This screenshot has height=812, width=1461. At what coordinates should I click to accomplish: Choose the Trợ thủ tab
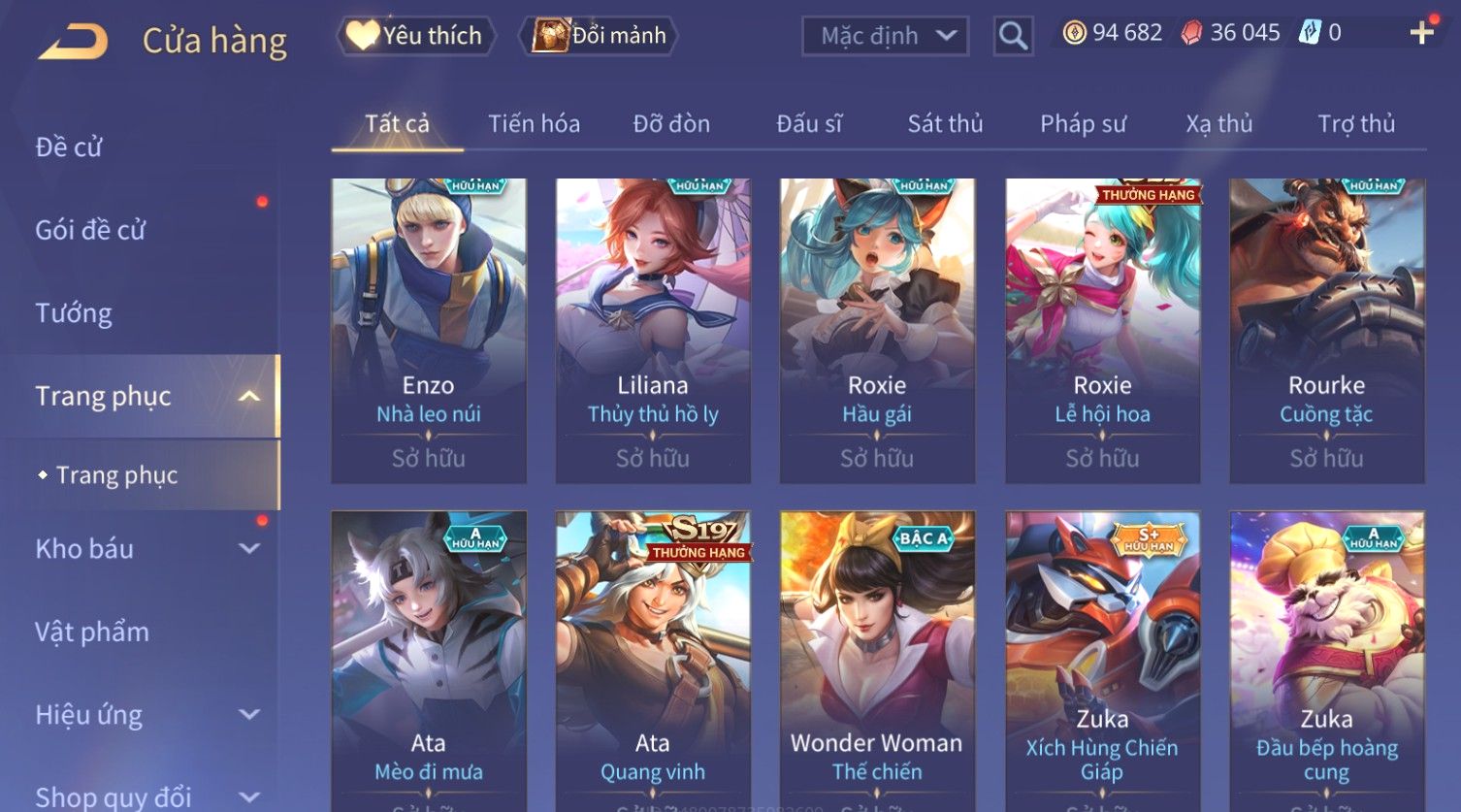coord(1355,124)
